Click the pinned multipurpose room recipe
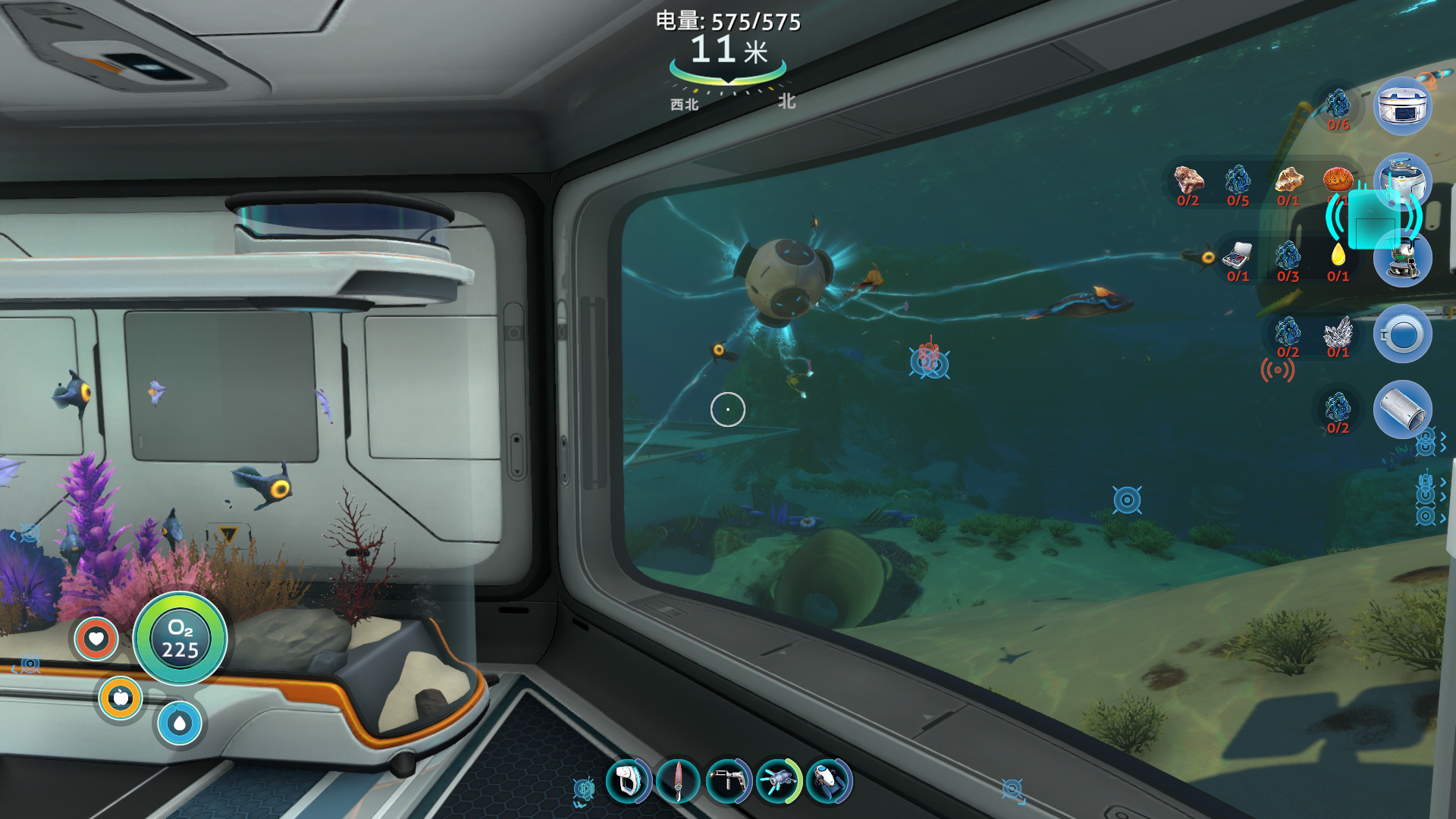 [x=1402, y=106]
